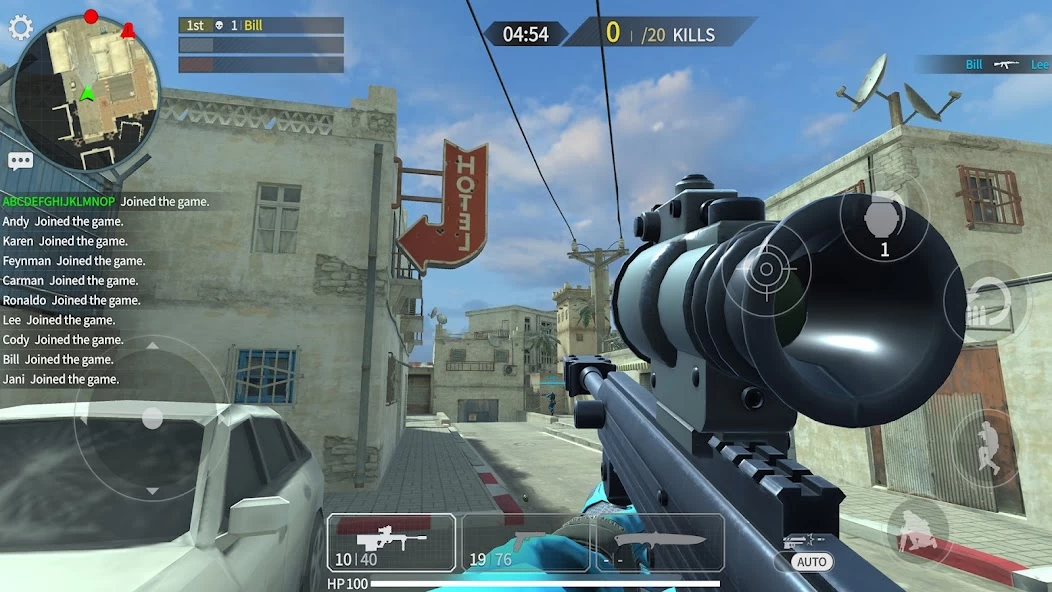Crouch using the crouching soldier button
This screenshot has width=1052, height=592.
917,530
